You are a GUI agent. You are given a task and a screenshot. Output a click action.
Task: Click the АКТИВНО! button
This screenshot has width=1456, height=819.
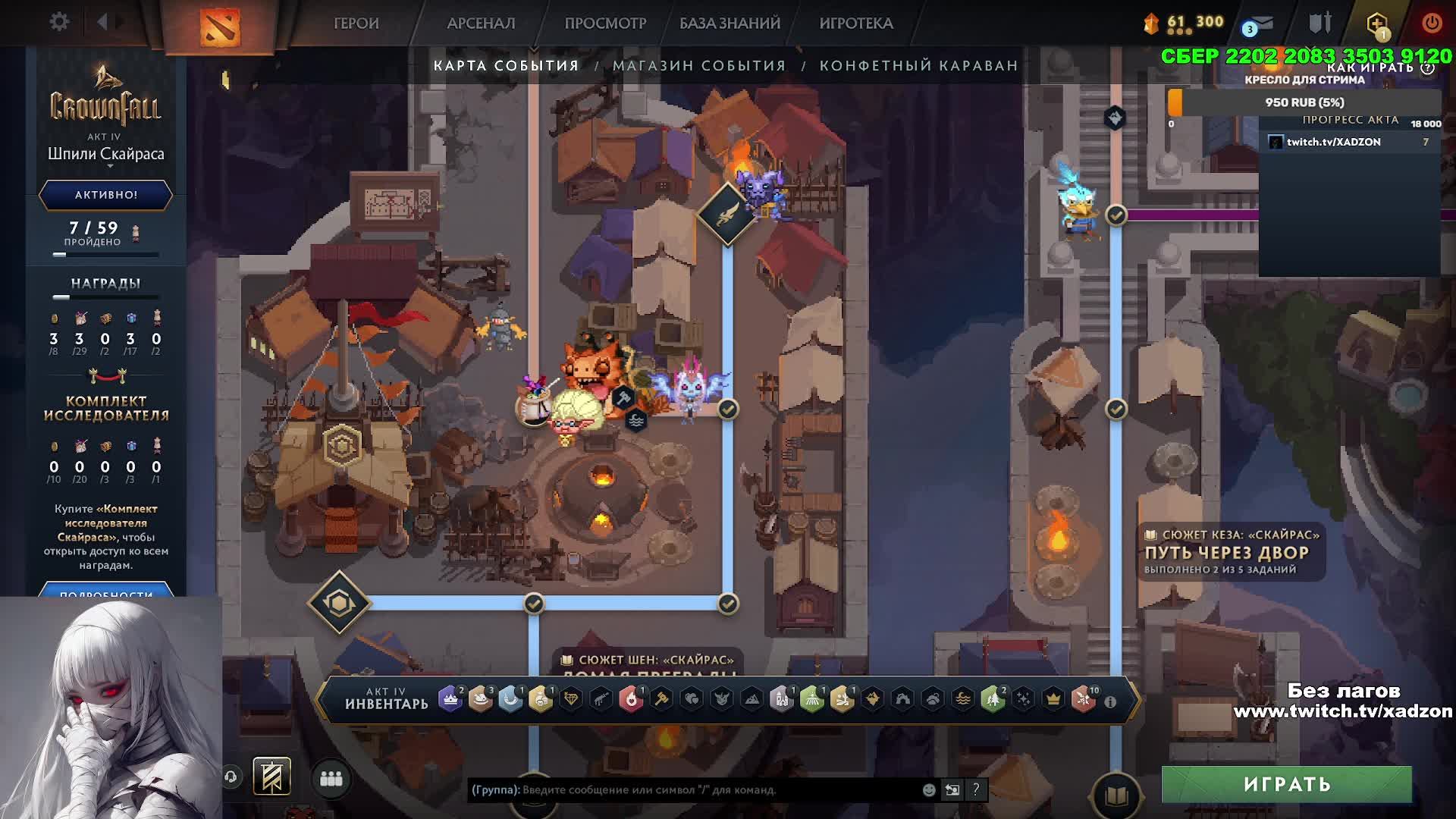(106, 195)
